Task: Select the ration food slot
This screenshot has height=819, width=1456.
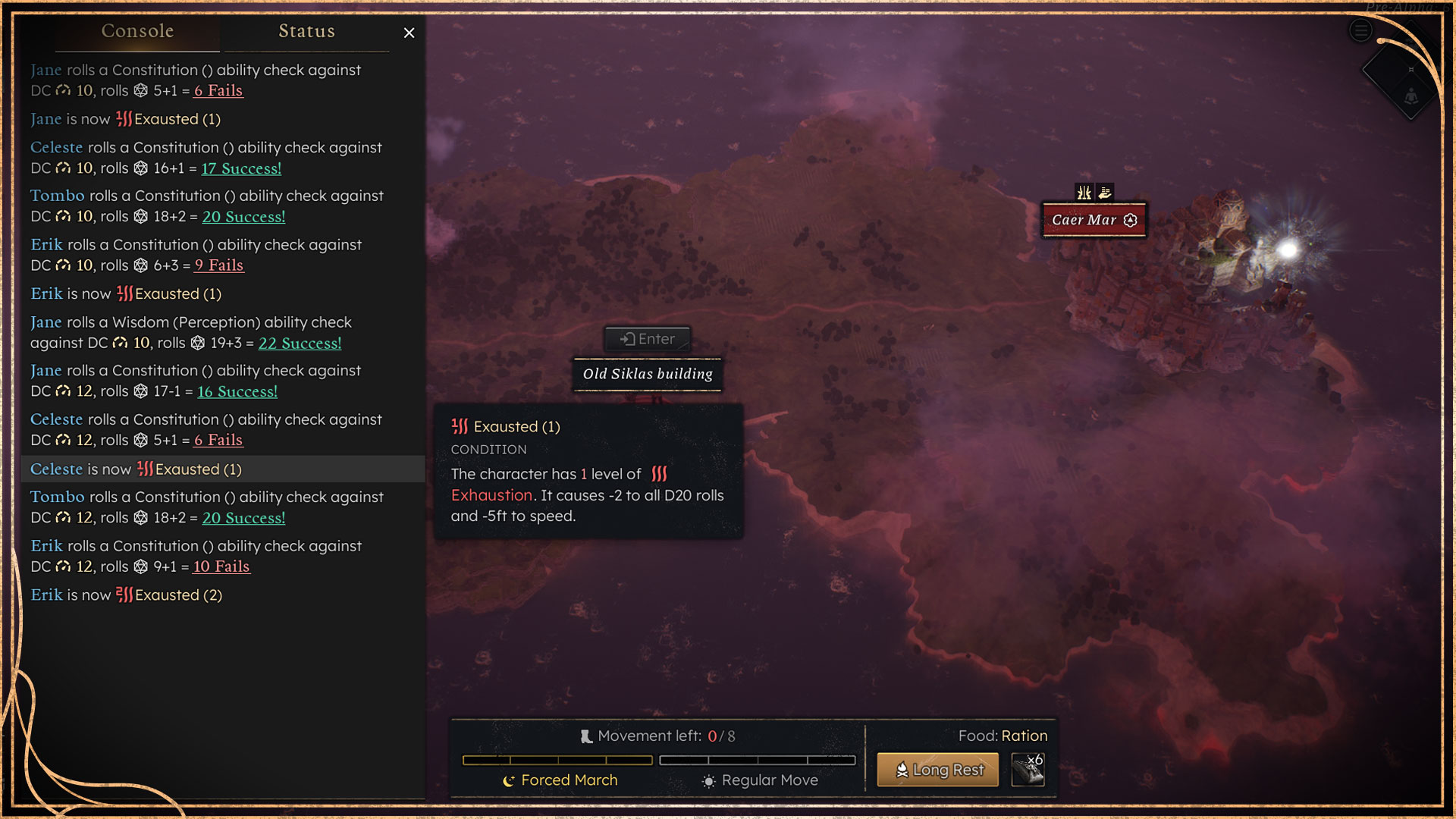Action: point(1028,770)
